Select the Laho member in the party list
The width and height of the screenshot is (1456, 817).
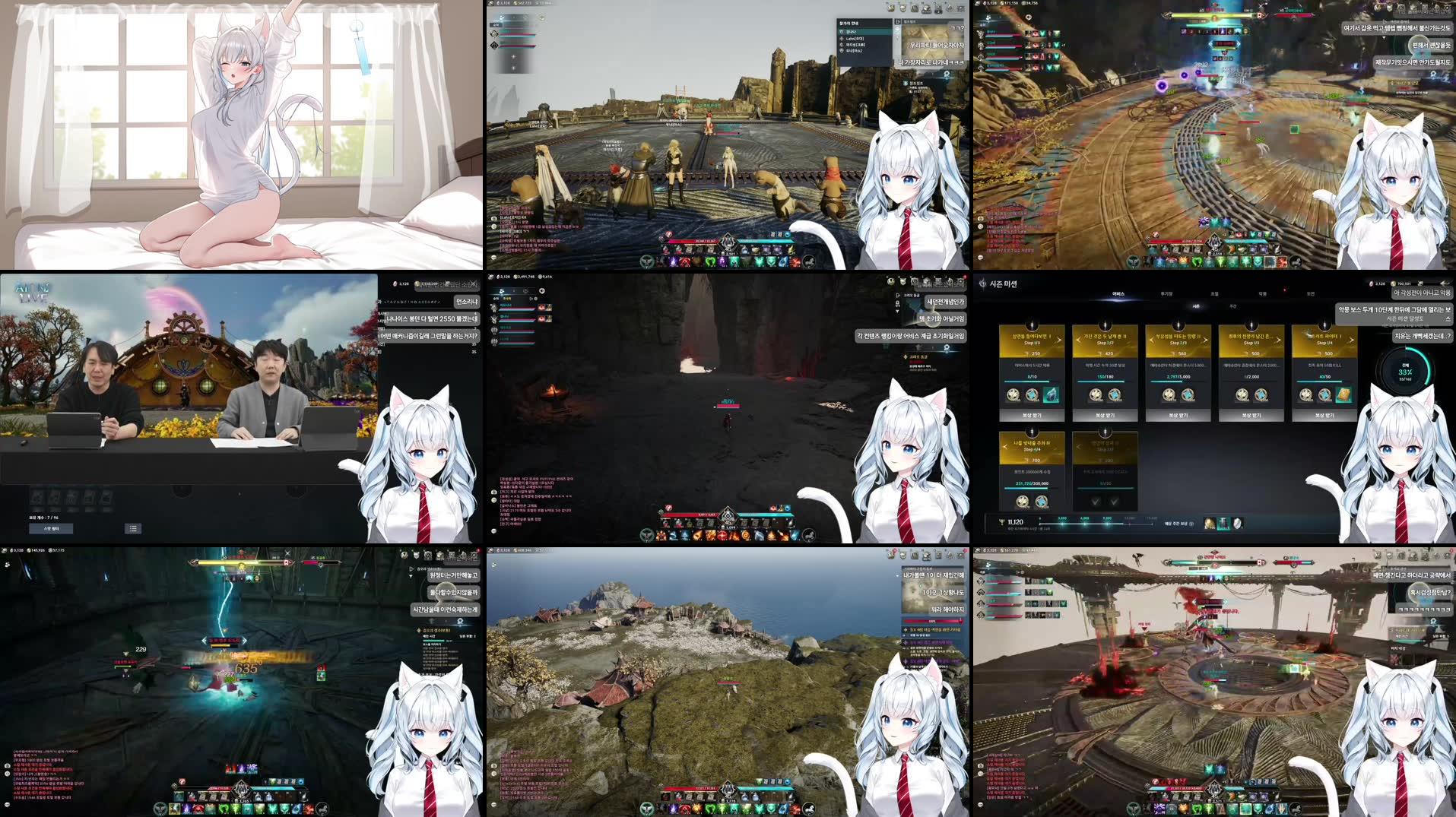click(x=855, y=39)
